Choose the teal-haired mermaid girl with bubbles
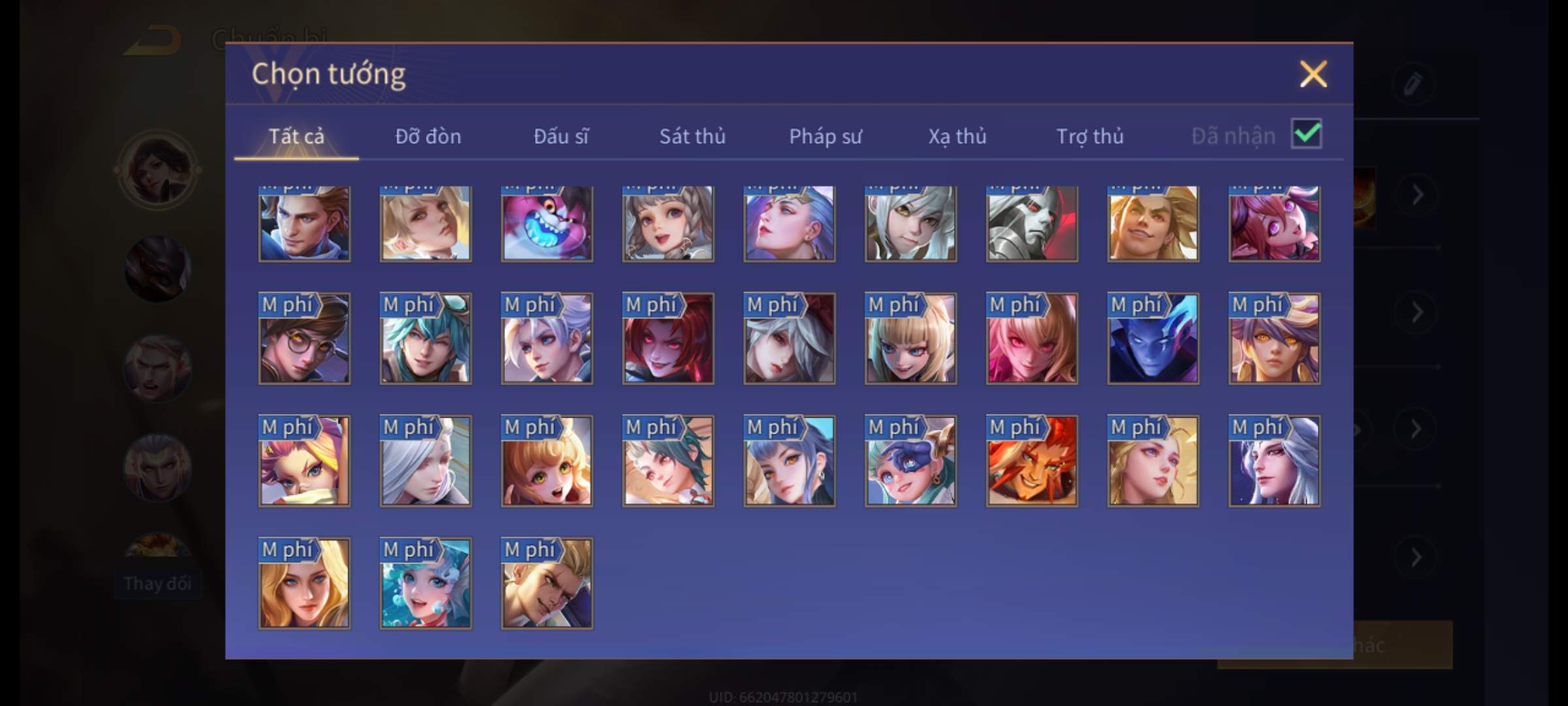Viewport: 1568px width, 706px height. pyautogui.click(x=425, y=583)
